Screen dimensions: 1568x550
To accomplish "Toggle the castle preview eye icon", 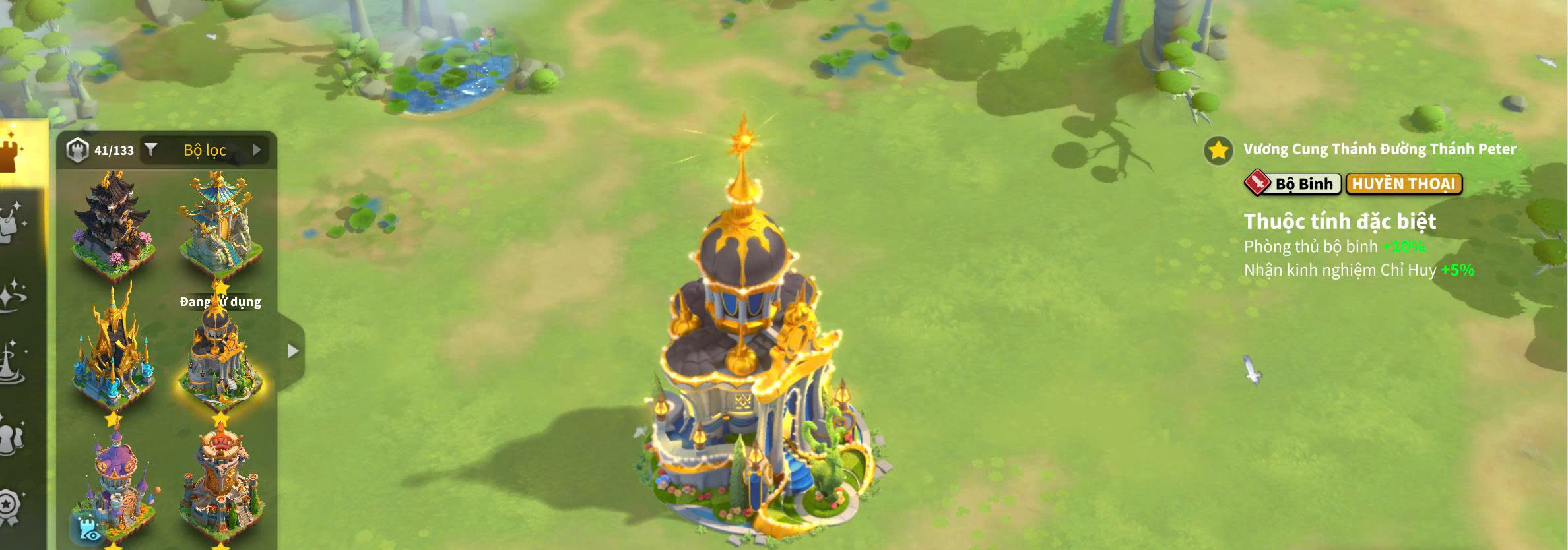I will [x=86, y=529].
